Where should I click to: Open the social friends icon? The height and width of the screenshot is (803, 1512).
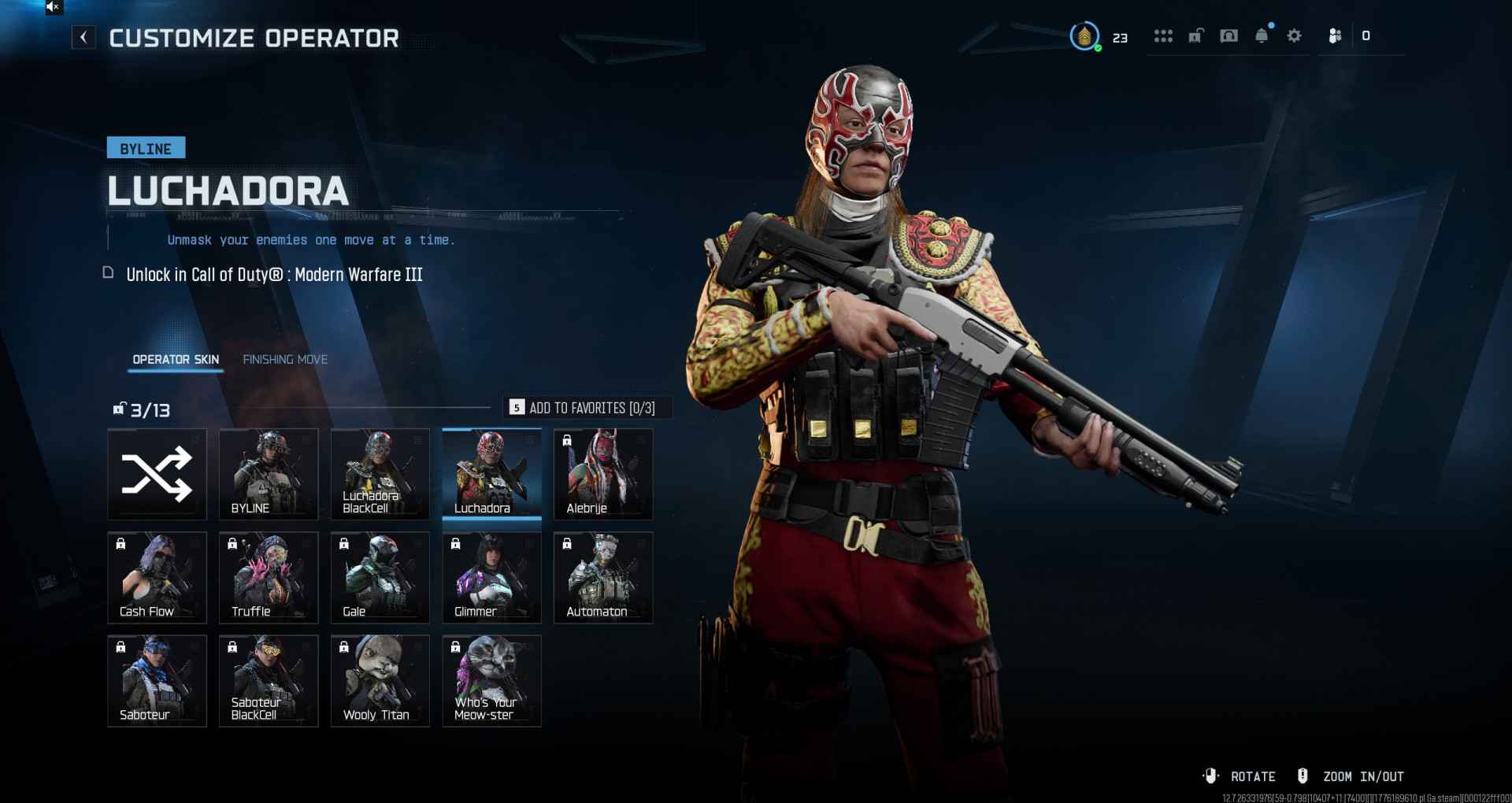(1335, 36)
